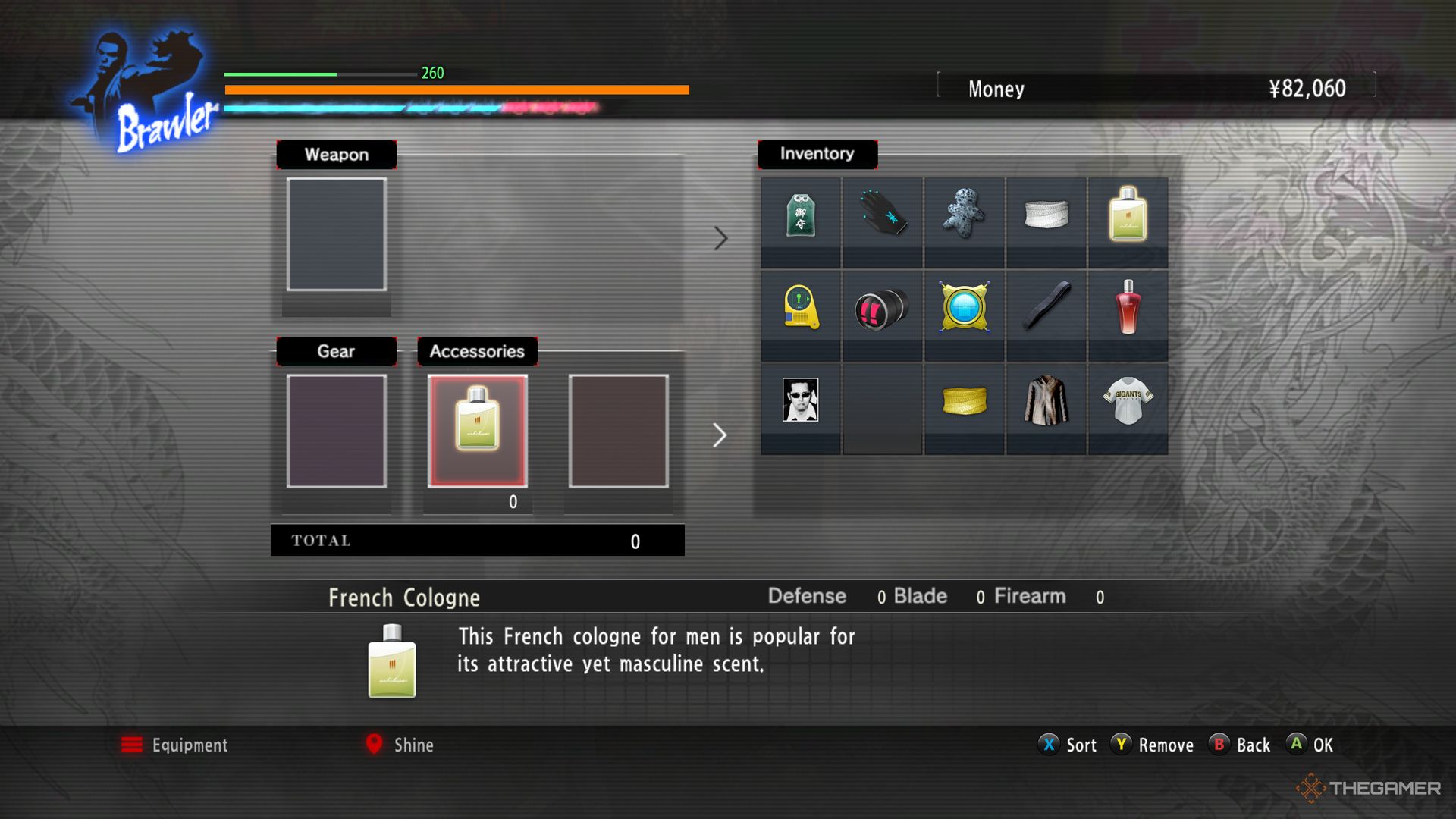Select the empty Gear slot
This screenshot has width=1456, height=819.
(336, 430)
